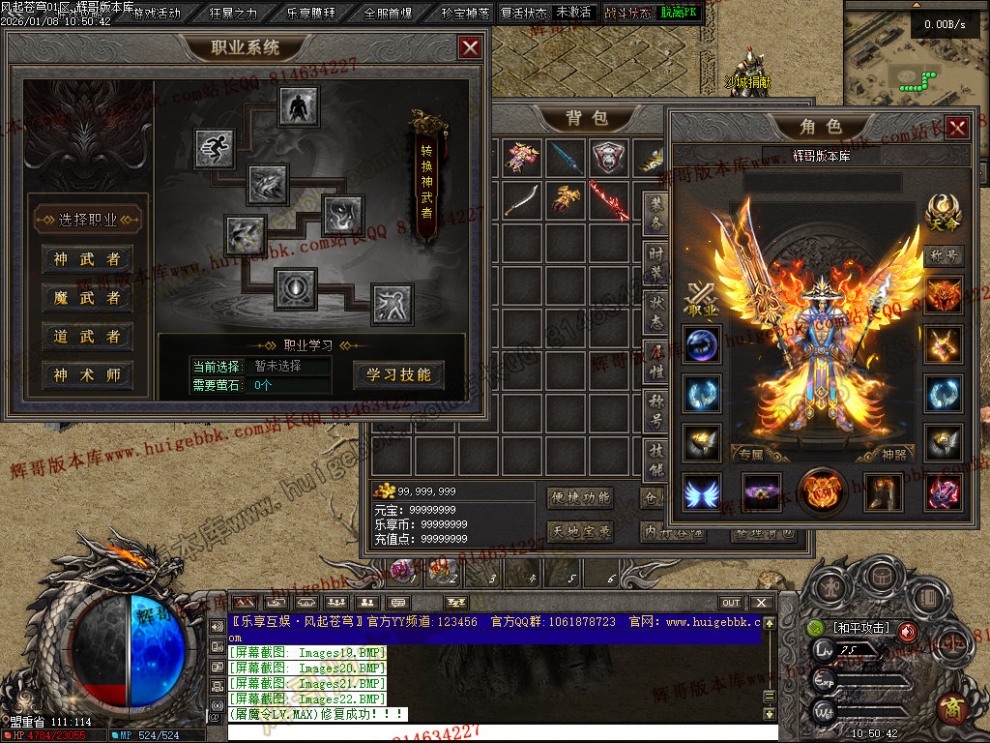Click the 学习技能 learn skill button
990x743 pixels.
click(x=399, y=375)
